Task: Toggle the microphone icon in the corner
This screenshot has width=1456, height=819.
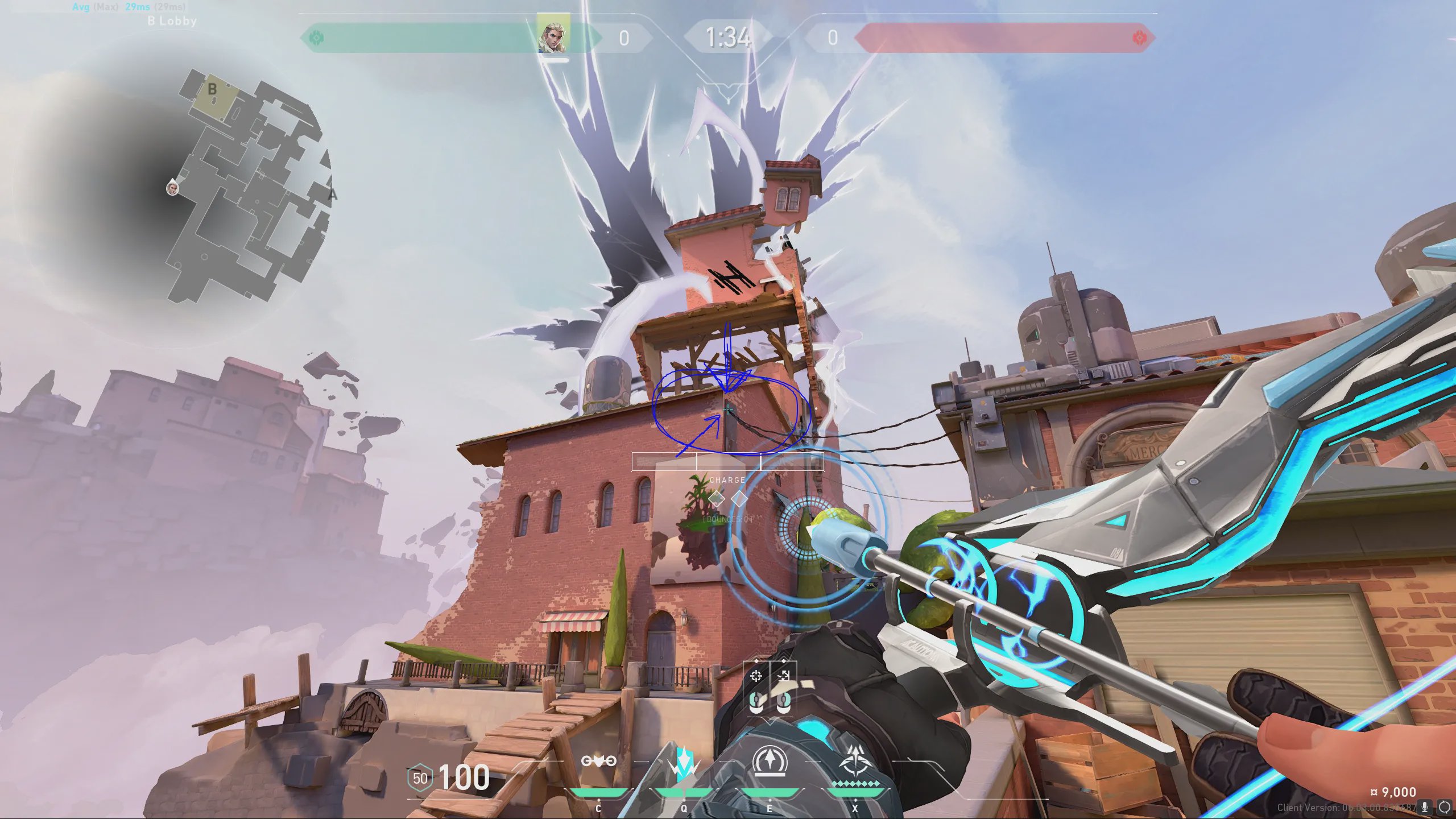Action: point(1425,807)
